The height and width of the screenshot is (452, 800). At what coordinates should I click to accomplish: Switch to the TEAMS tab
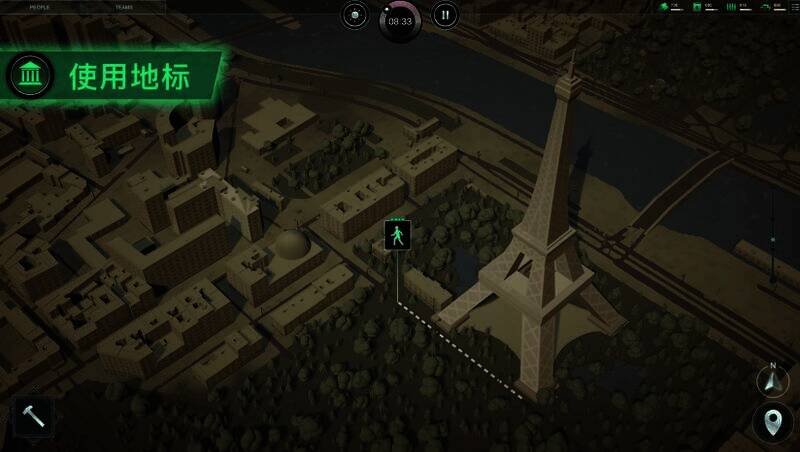click(123, 6)
